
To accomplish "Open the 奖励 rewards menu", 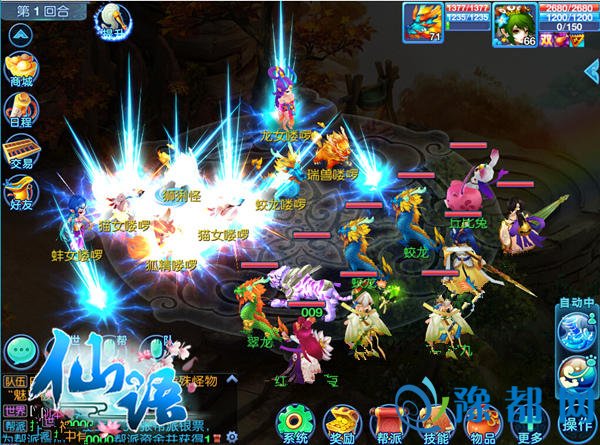I will click(341, 424).
